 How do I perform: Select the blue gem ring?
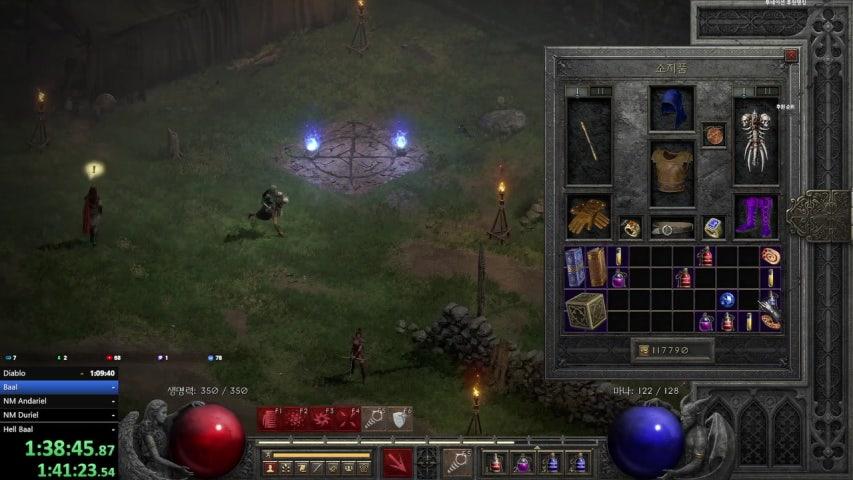click(x=713, y=228)
